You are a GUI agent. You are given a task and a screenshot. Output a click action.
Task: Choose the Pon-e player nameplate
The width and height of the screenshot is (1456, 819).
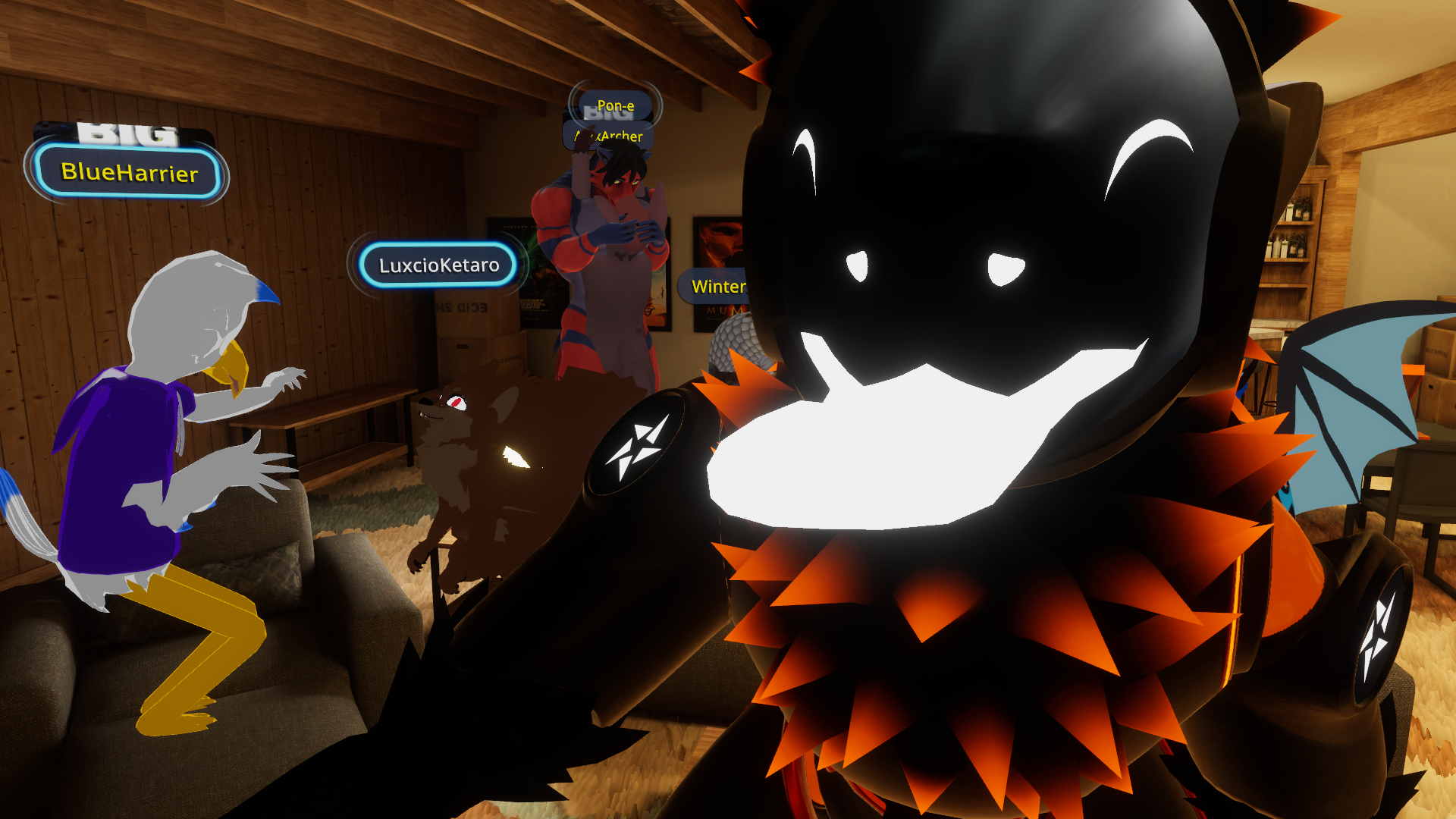(x=615, y=105)
